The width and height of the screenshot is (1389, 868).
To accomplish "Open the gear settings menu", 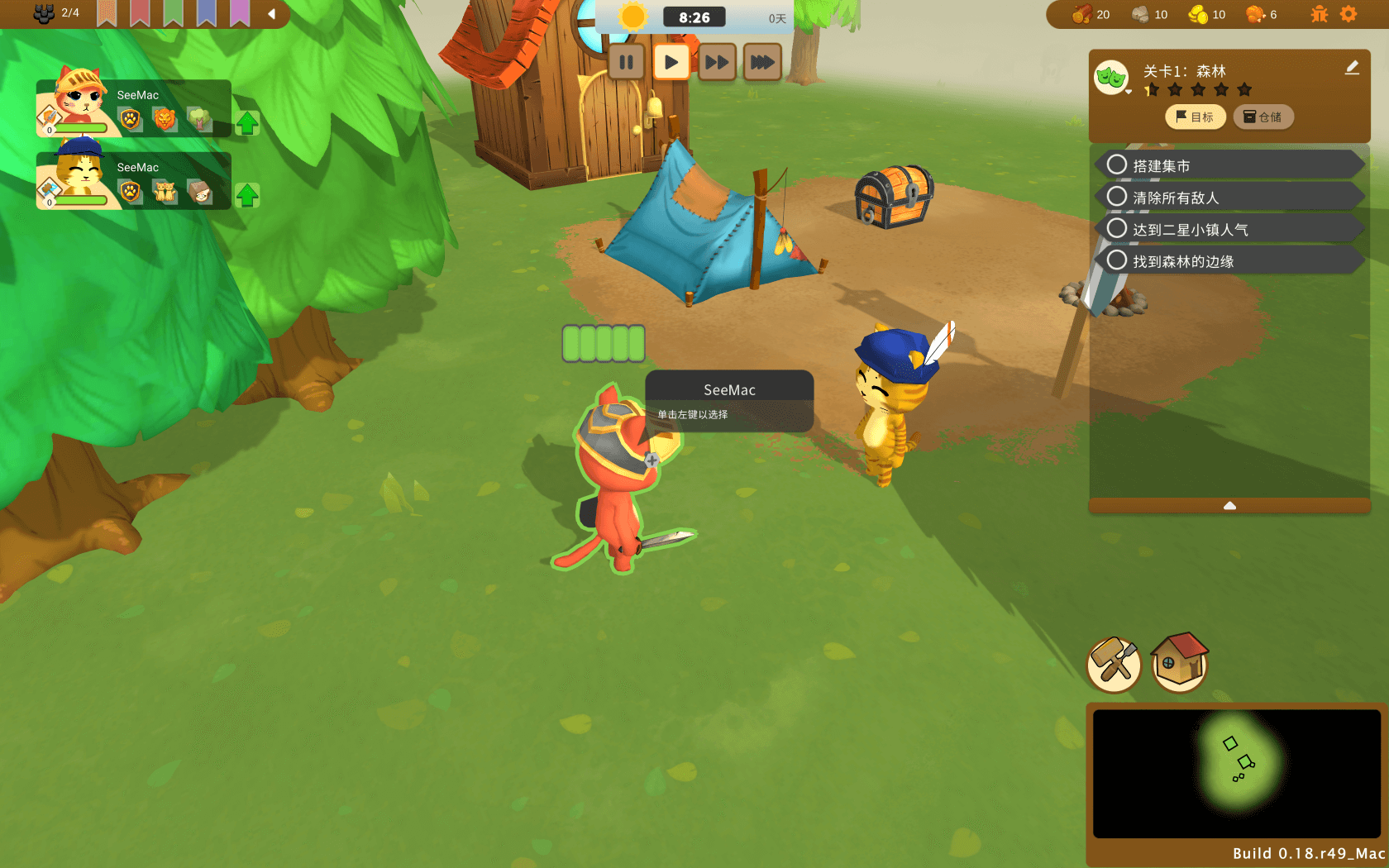I will (1348, 14).
